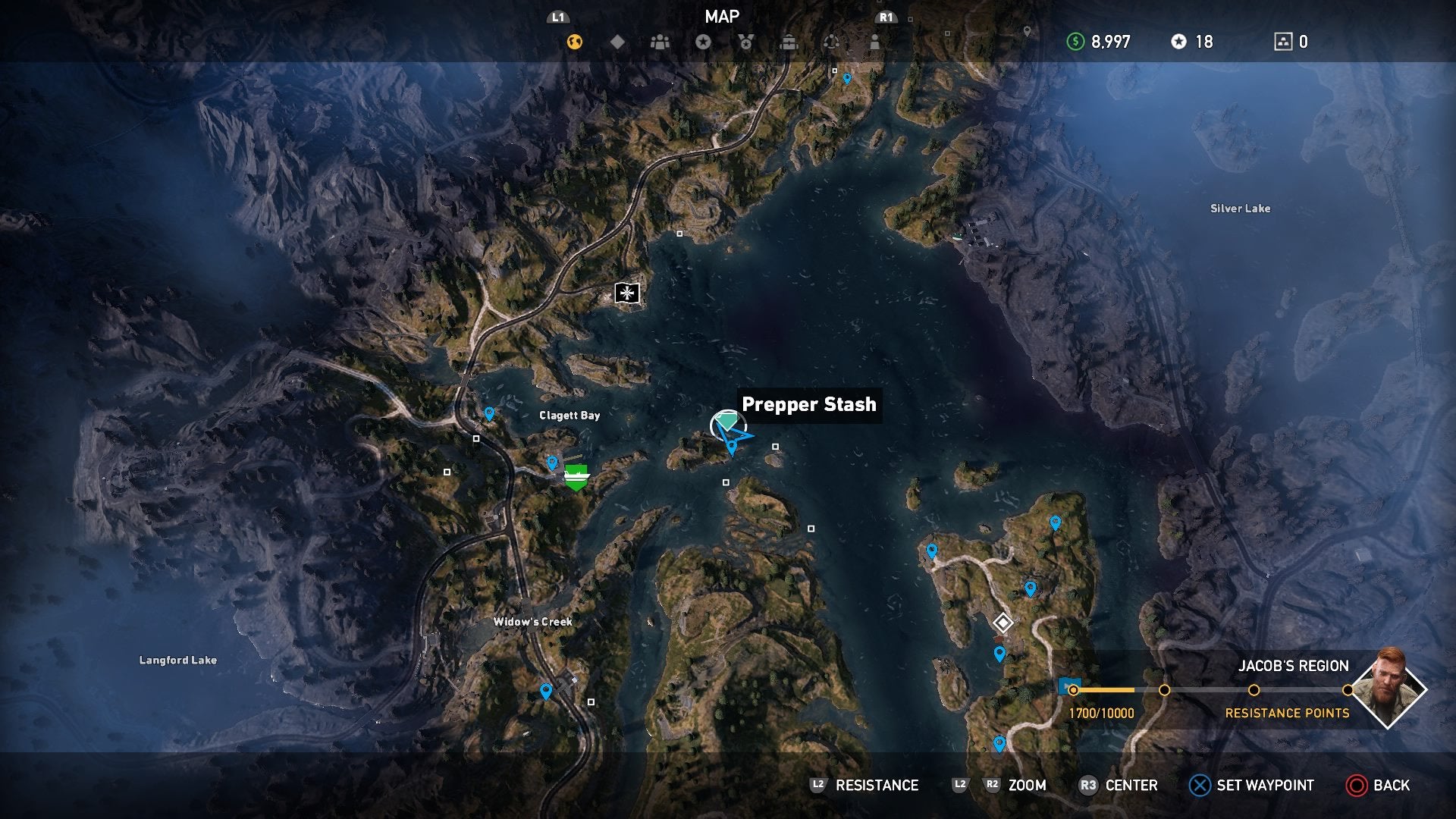Click the green outpost shield marker

(576, 474)
